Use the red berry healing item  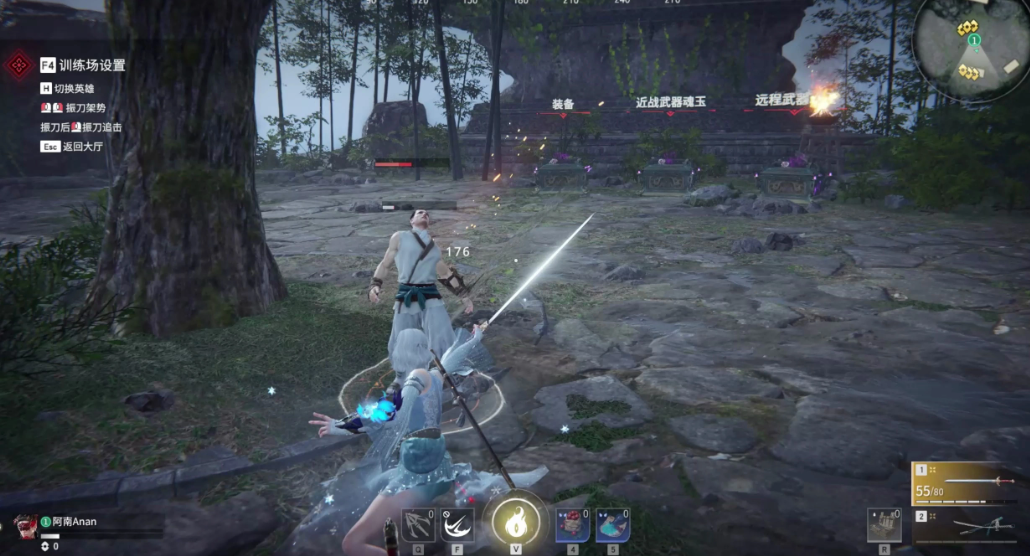(x=572, y=525)
